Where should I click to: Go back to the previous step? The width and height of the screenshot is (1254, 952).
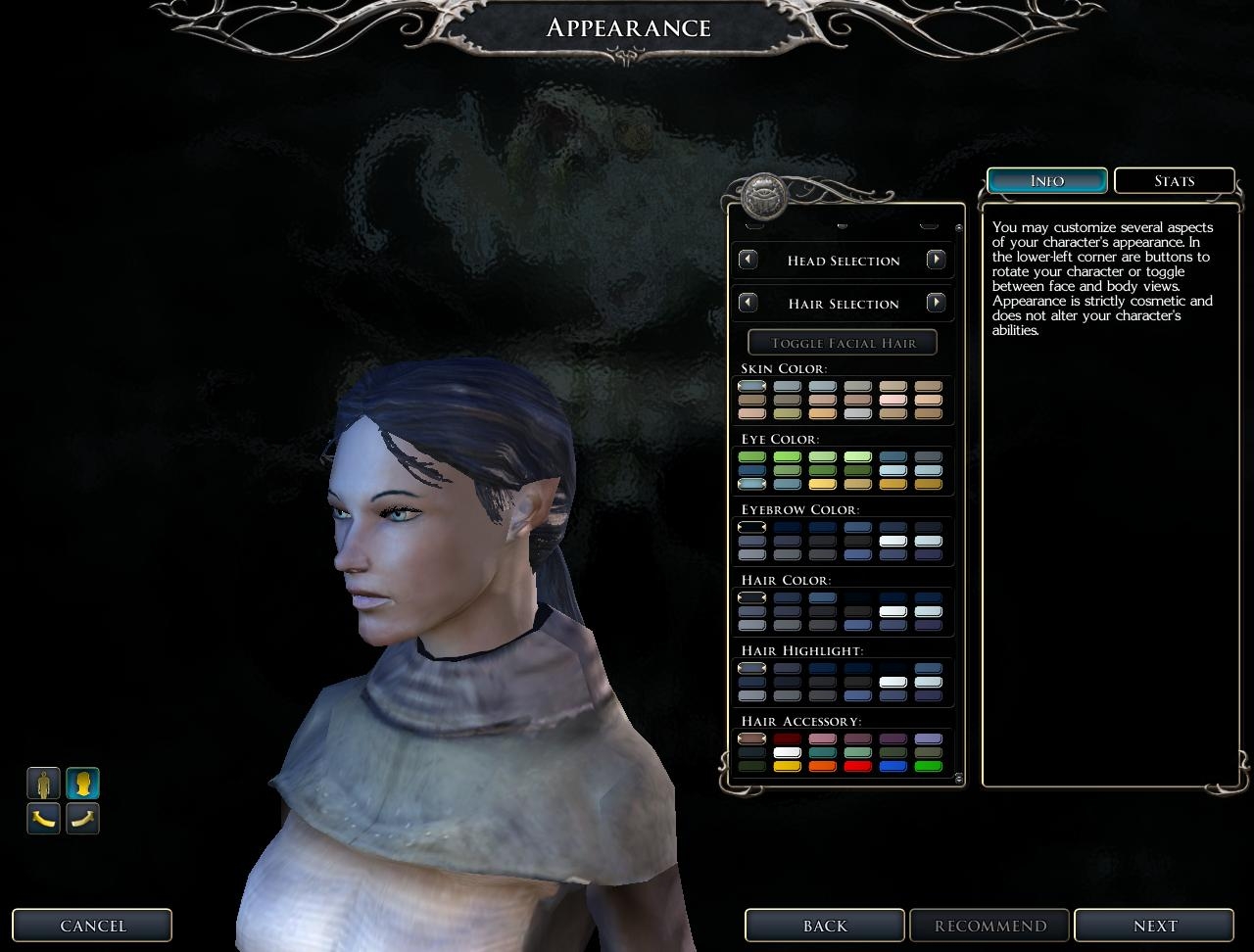tap(824, 926)
